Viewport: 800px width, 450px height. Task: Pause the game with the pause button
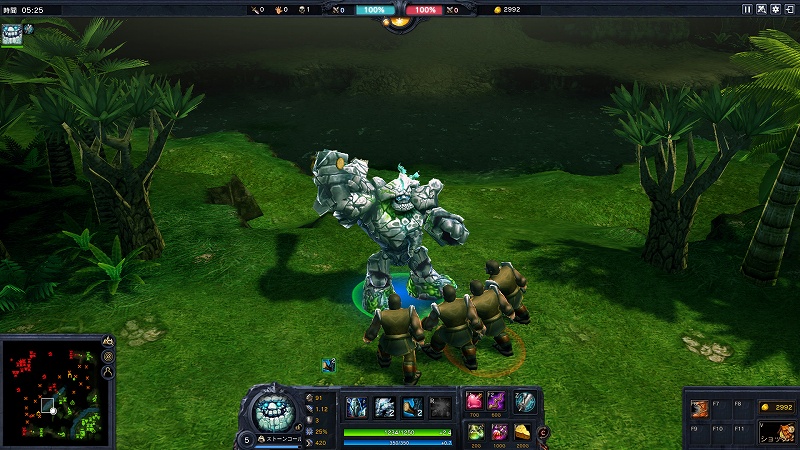(748, 9)
